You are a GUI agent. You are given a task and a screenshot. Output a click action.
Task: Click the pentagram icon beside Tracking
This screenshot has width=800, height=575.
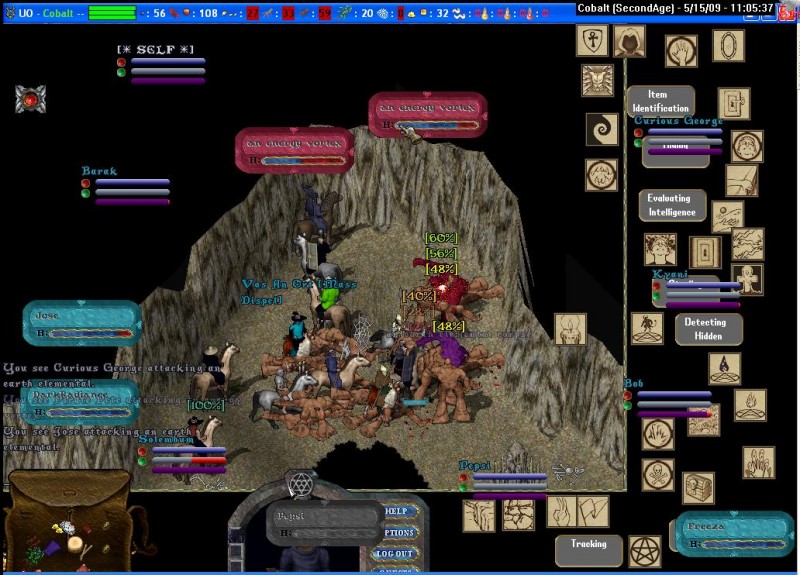(x=645, y=551)
